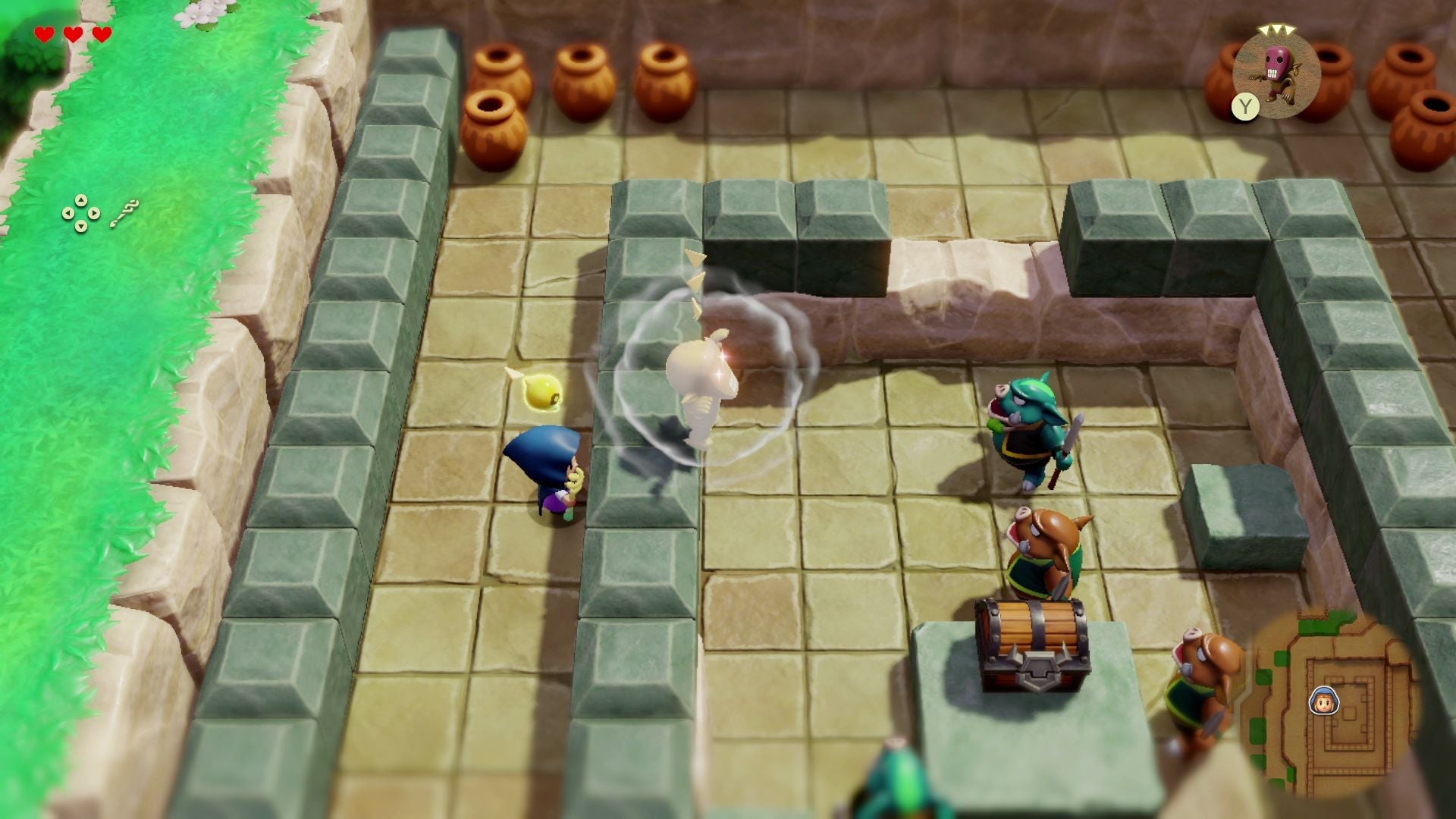Image resolution: width=1456 pixels, height=819 pixels.
Task: Click the right arrow of the D-pad indicator
Action: coord(94,214)
